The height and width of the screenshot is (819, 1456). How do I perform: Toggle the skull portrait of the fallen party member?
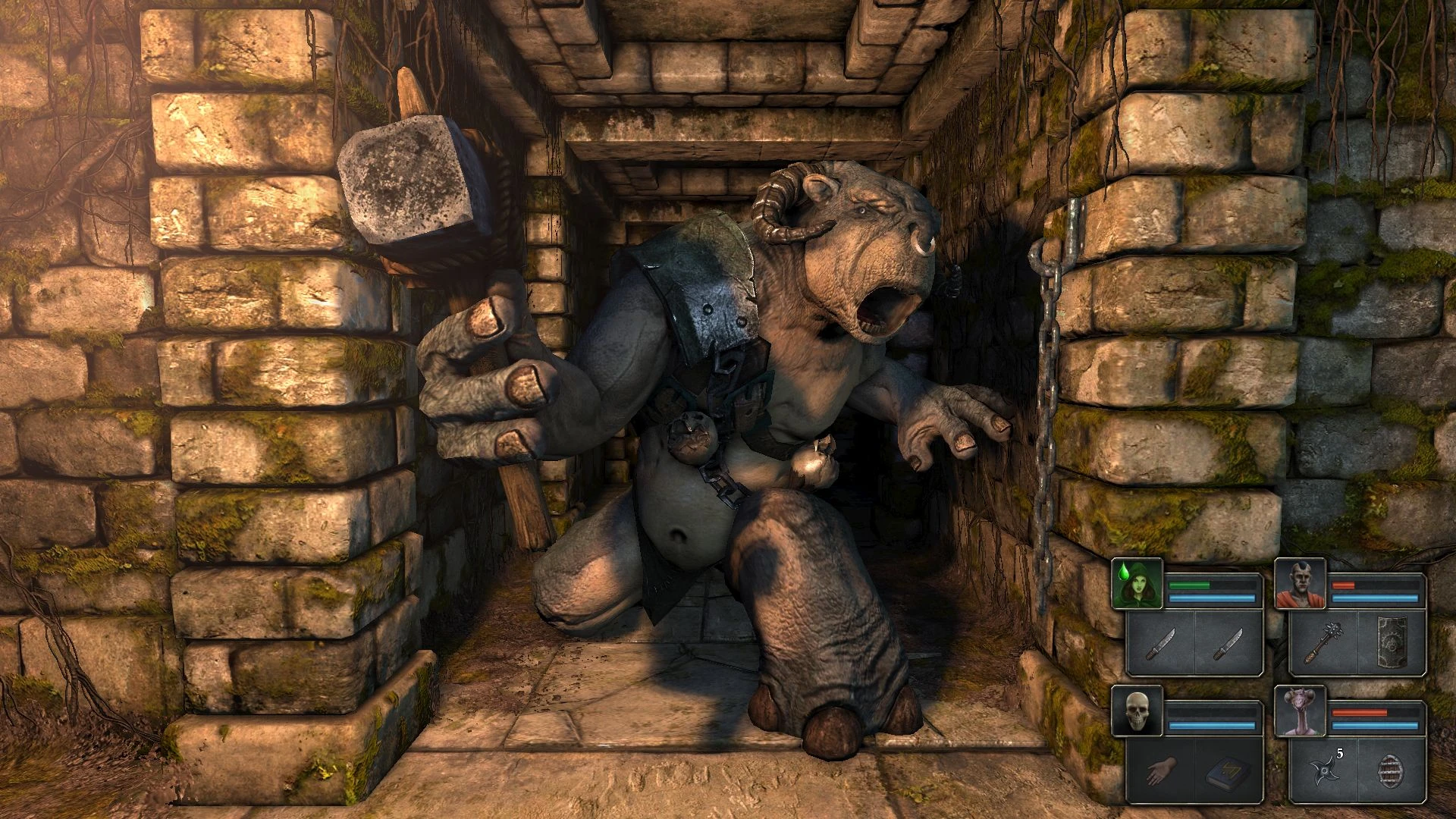[1138, 711]
